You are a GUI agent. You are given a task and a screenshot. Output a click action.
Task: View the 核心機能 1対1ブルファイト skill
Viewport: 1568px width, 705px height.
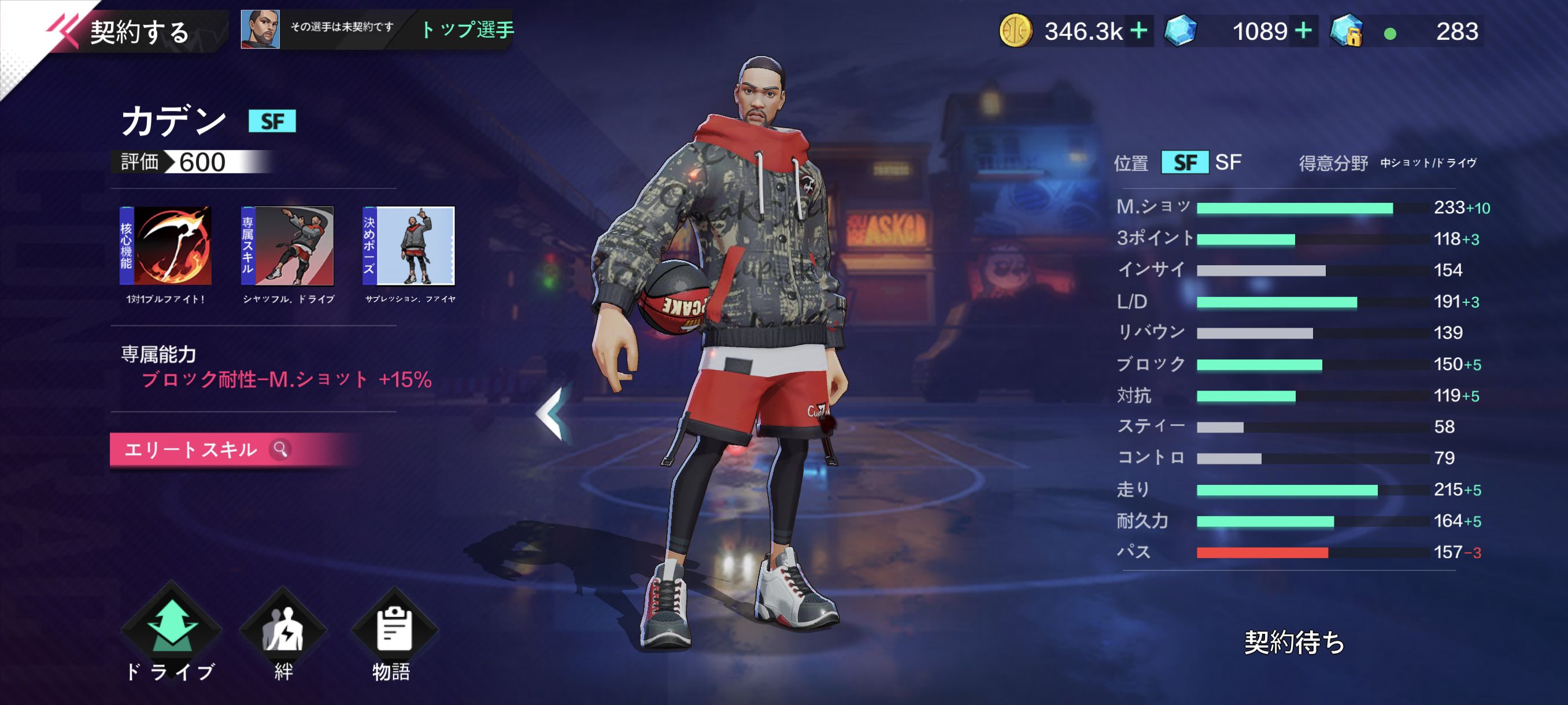point(165,246)
